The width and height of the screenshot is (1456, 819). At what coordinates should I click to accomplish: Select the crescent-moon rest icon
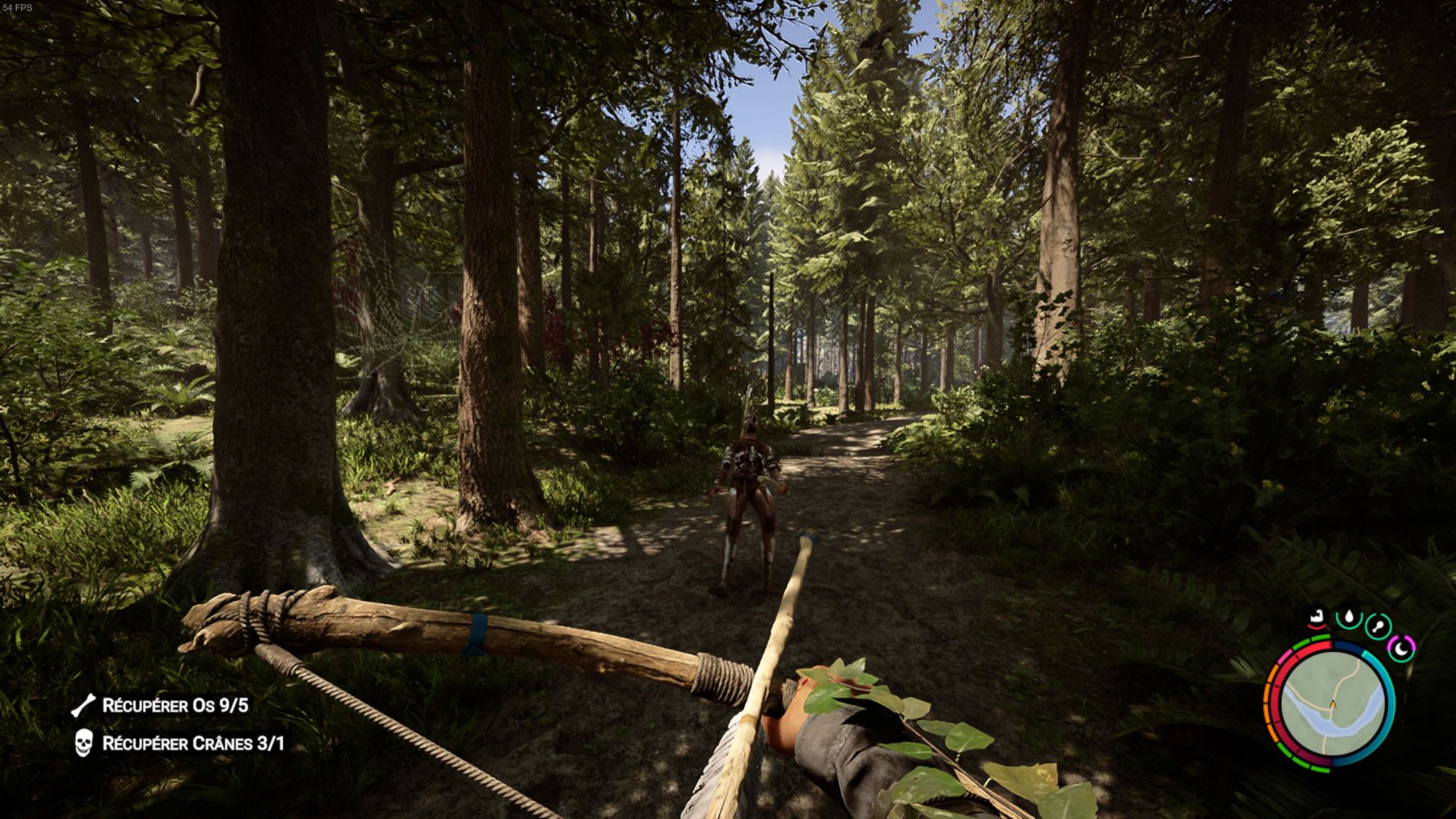(1401, 647)
